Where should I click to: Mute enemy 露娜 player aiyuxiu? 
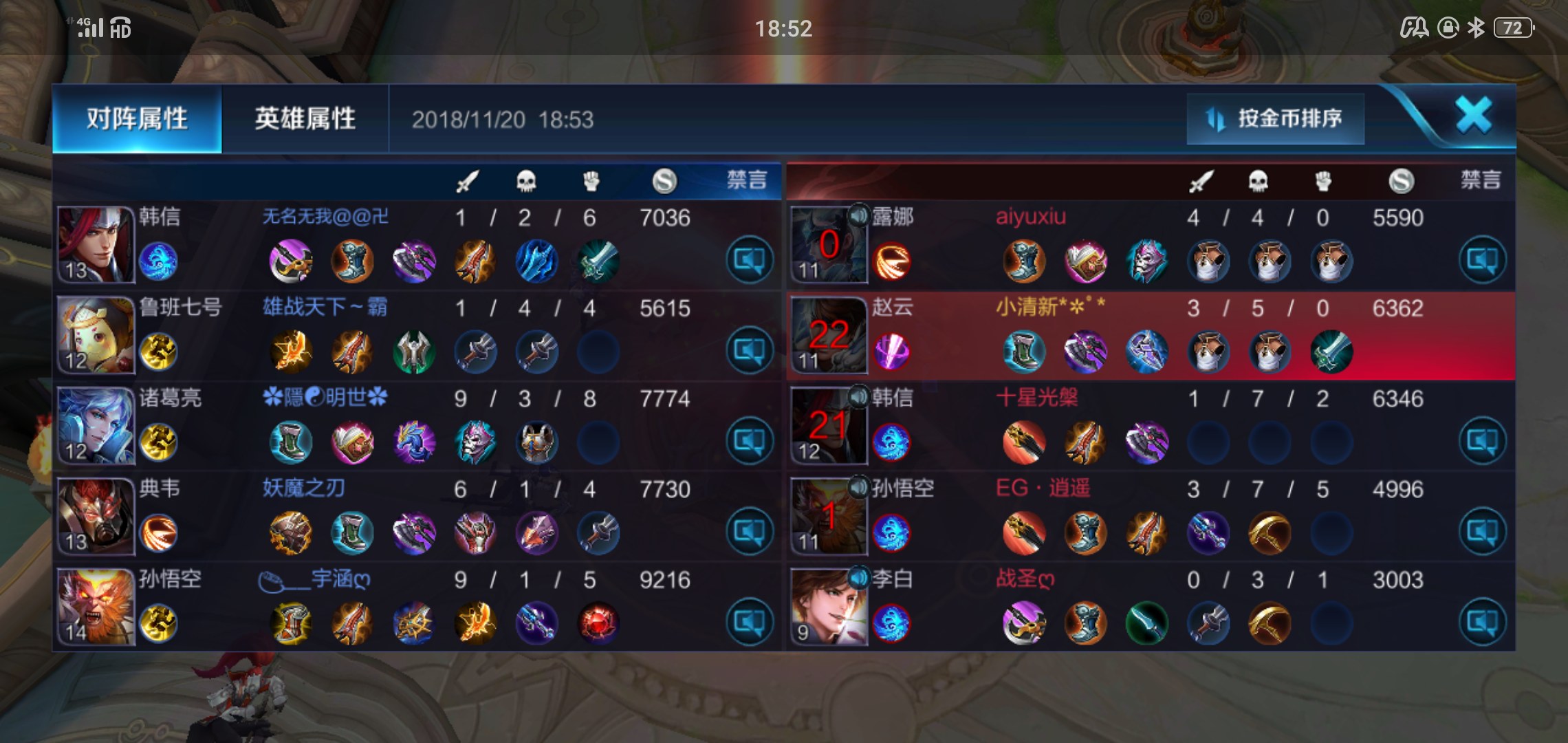[x=1482, y=260]
